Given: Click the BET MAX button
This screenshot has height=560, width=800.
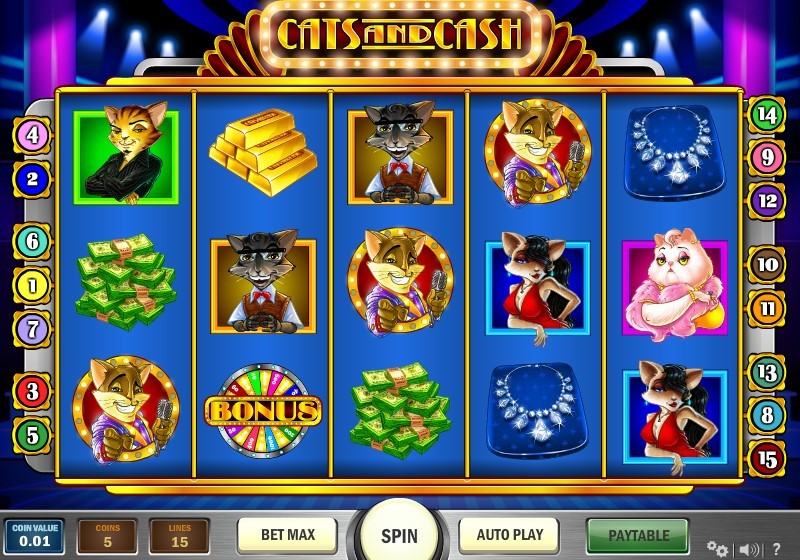Looking at the screenshot, I should [x=287, y=534].
